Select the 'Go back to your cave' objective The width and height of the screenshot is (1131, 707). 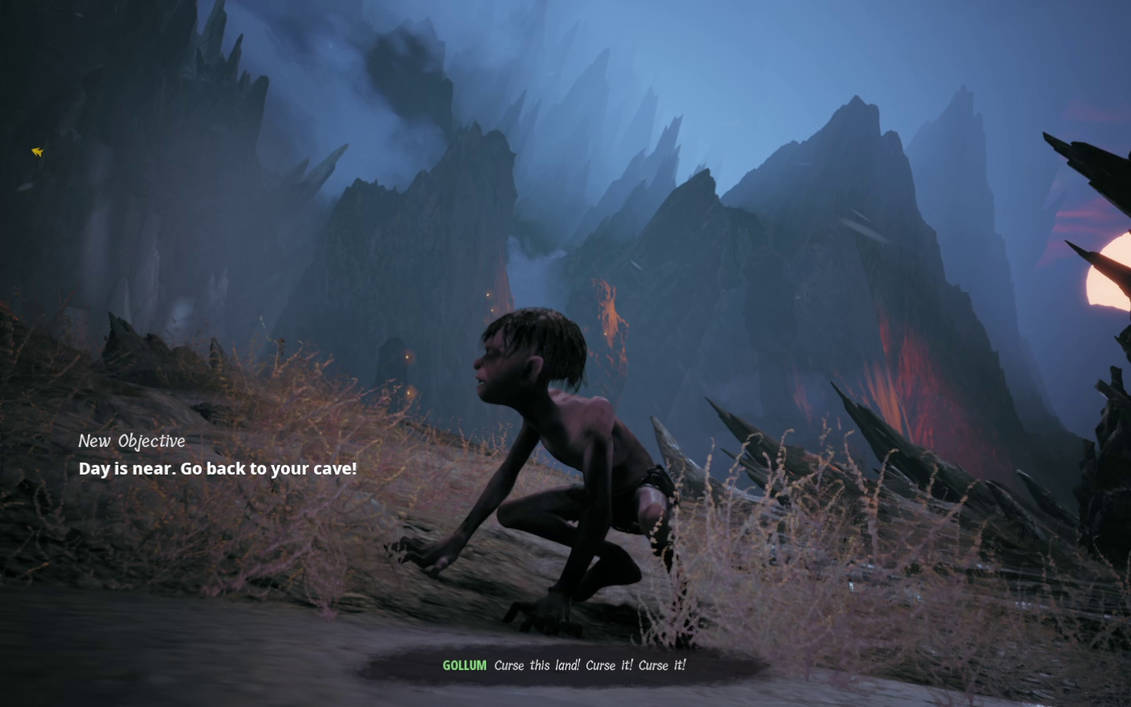point(217,468)
